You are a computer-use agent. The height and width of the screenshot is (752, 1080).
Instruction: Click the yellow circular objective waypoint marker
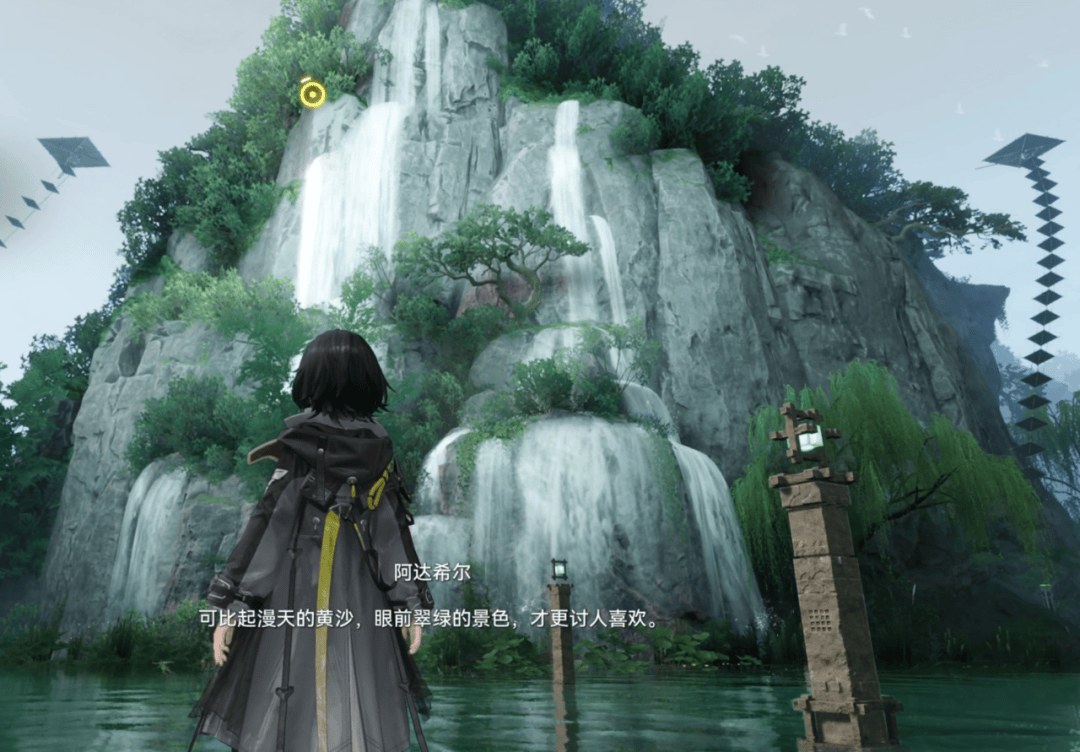coord(313,94)
